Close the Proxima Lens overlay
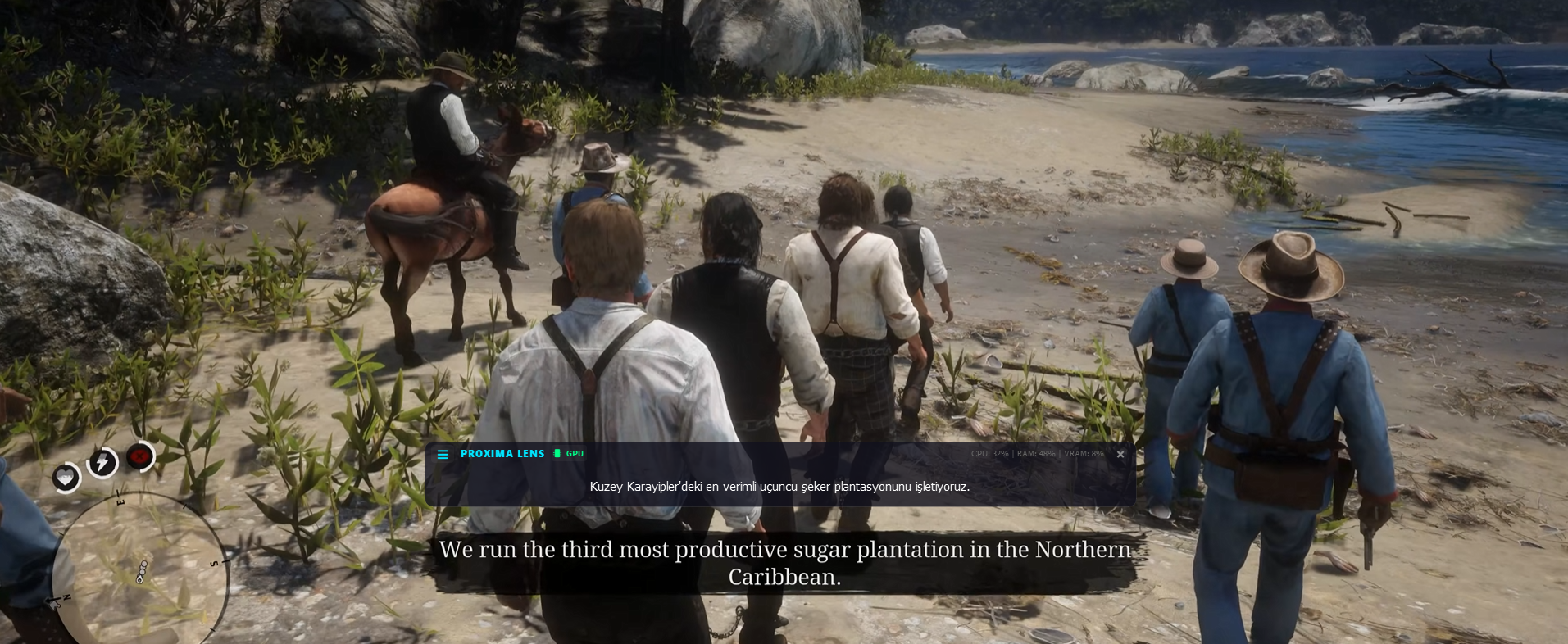1568x644 pixels. [x=1120, y=454]
